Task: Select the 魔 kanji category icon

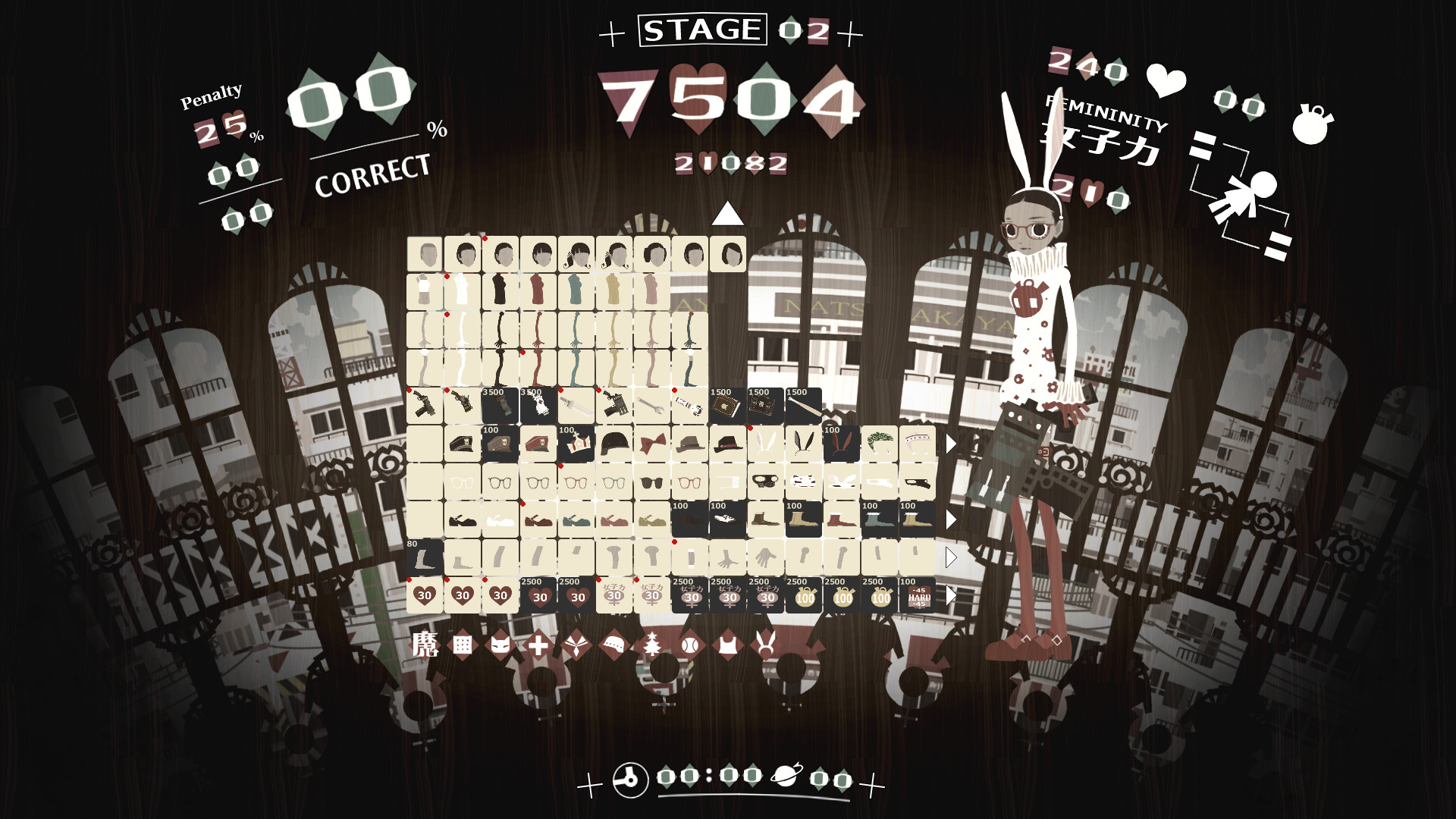Action: 425,646
